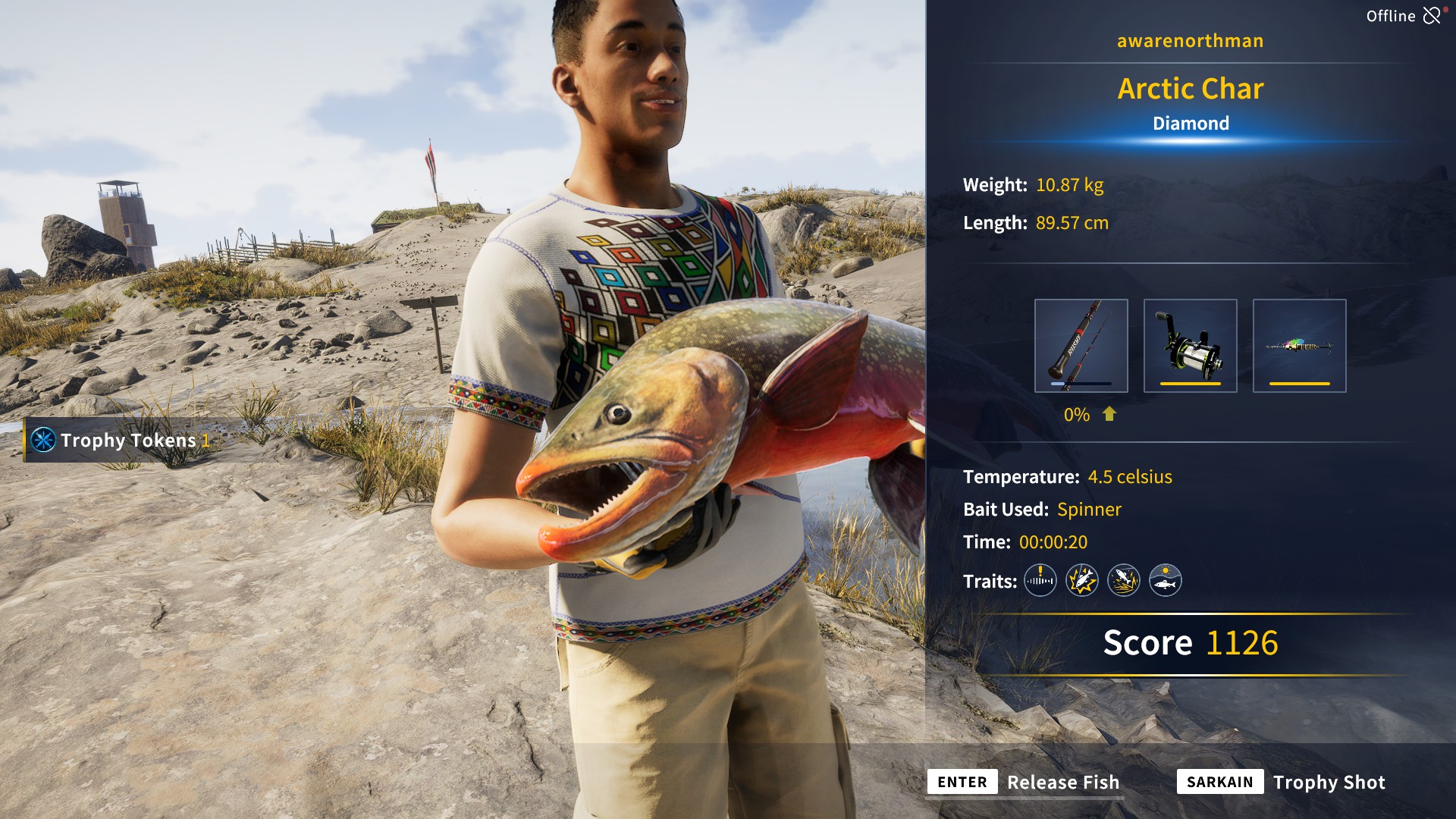
Task: Open the fishing rod equipment slot
Action: (1082, 345)
